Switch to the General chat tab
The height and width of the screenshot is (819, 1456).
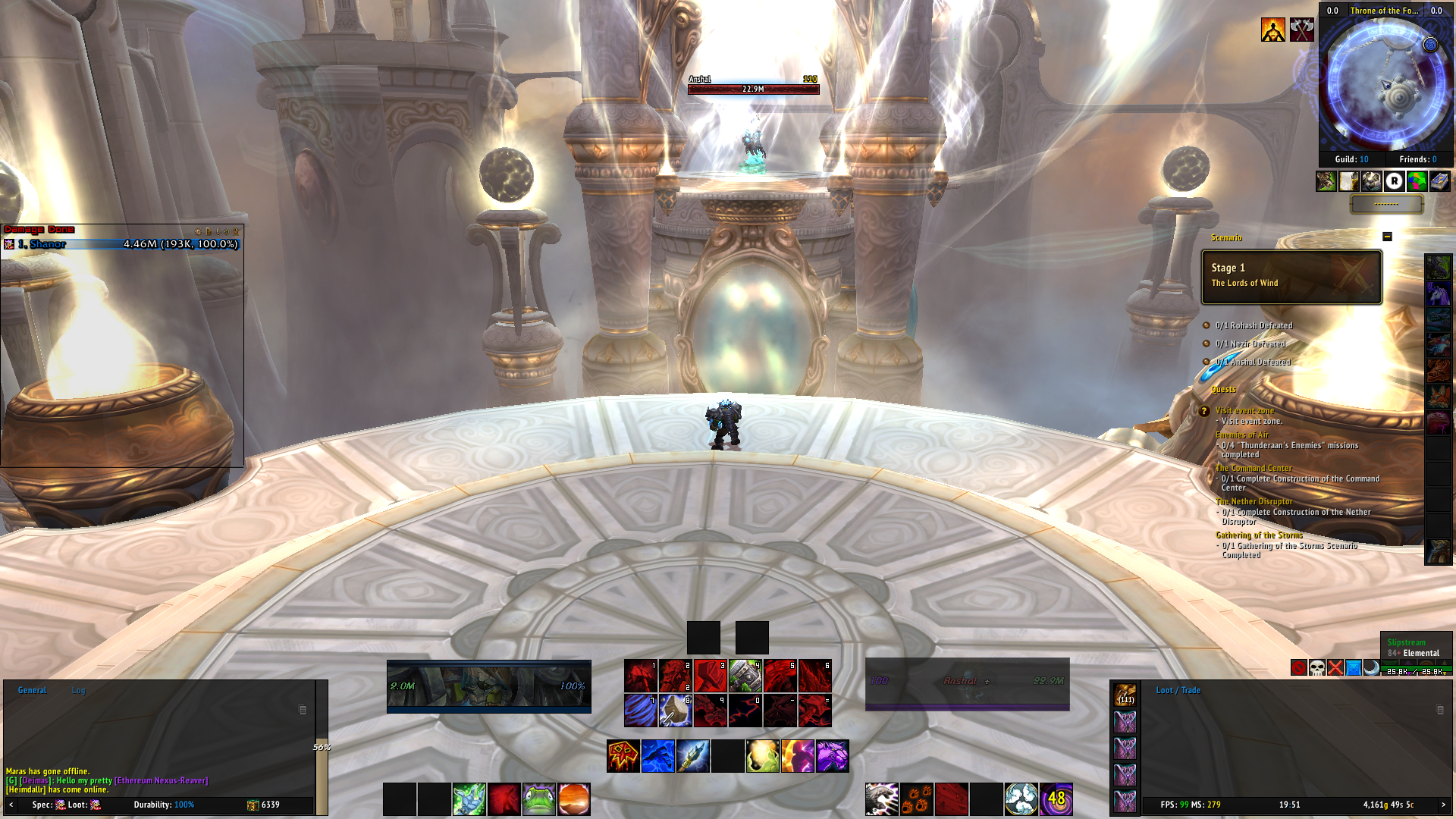pos(32,690)
